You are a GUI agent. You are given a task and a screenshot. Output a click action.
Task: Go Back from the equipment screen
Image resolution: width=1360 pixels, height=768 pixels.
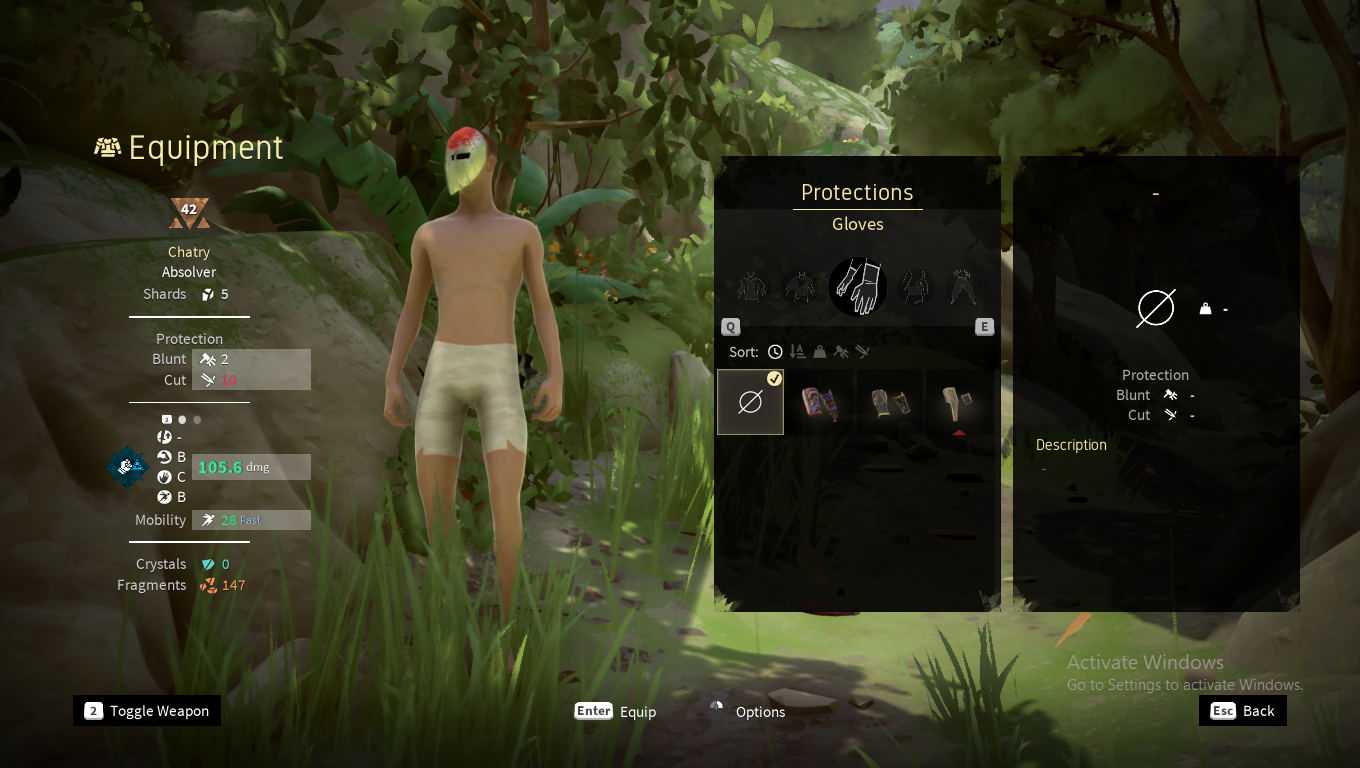click(x=1243, y=711)
